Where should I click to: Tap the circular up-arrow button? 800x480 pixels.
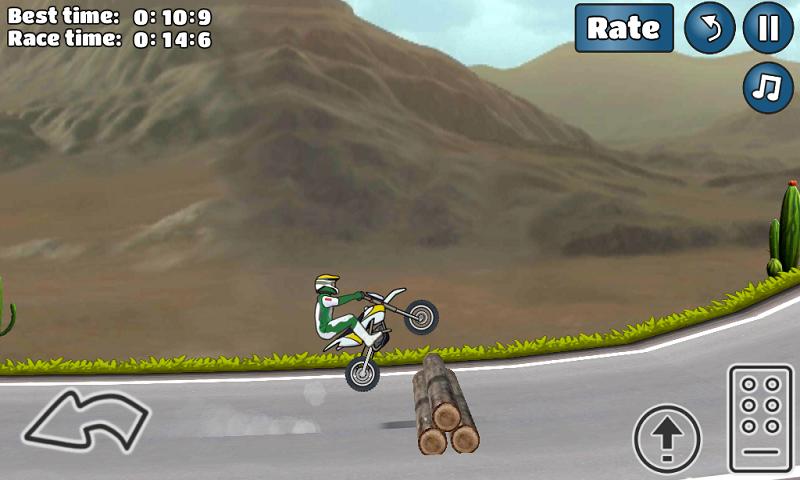click(667, 438)
